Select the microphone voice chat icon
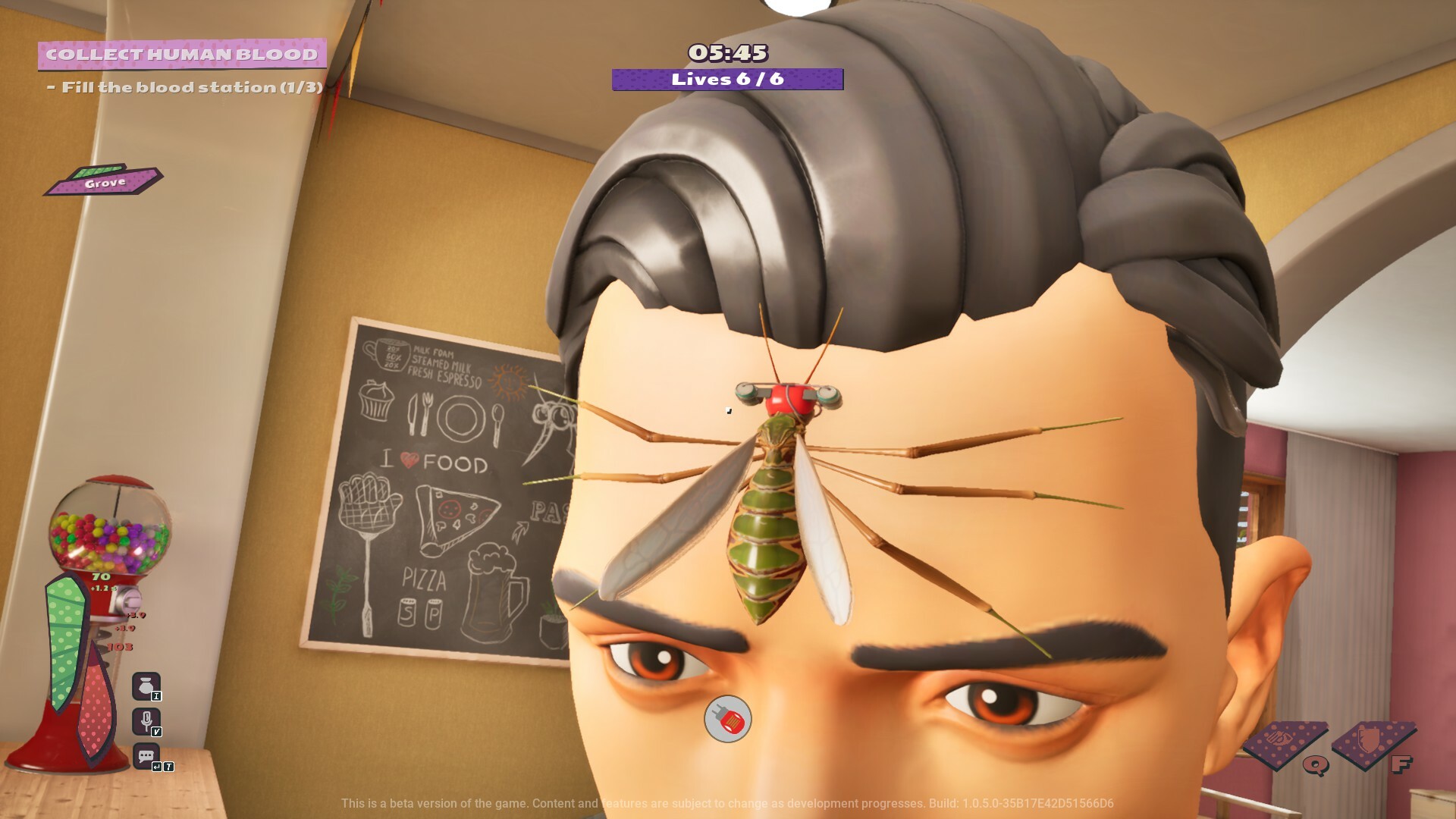Screen dimensions: 1456x819 [146, 719]
